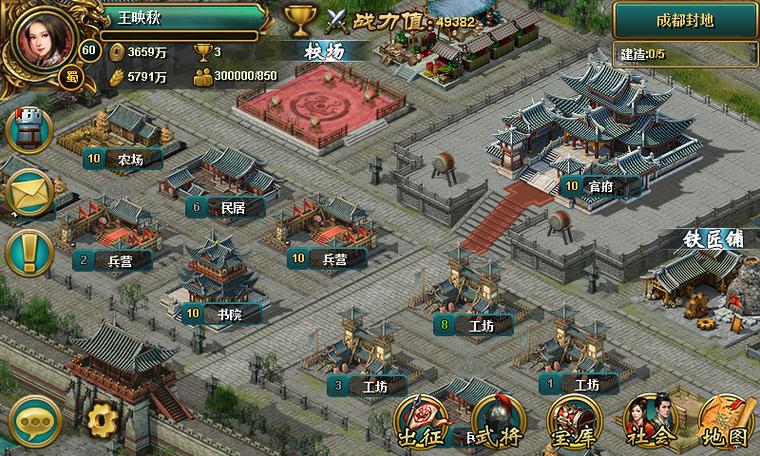Screen dimensions: 760x456
Task: Open the castle tower icon
Action: pyautogui.click(x=30, y=126)
